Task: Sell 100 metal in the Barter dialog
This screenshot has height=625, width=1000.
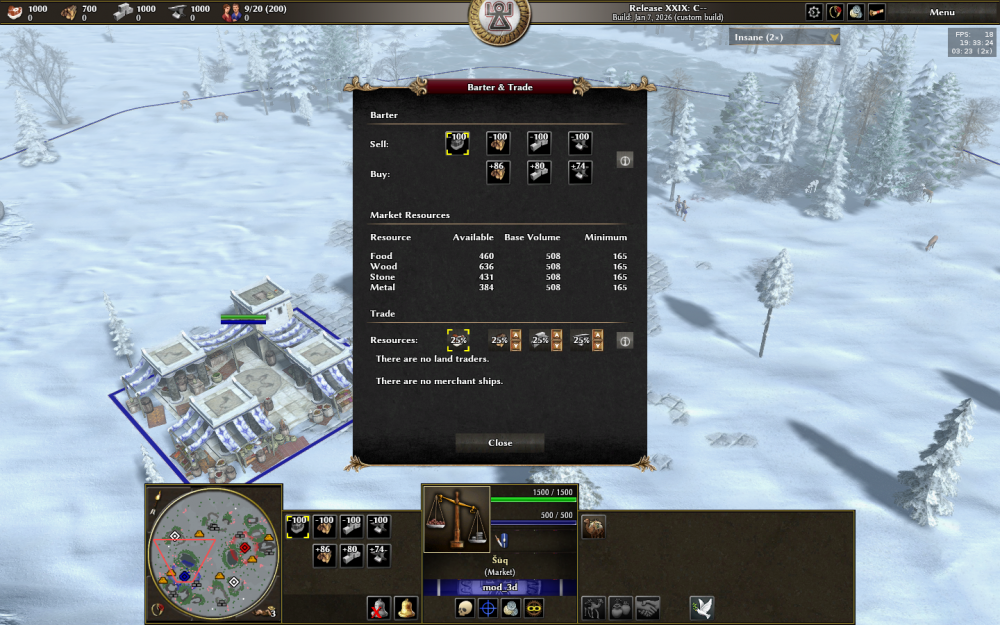Action: (580, 143)
